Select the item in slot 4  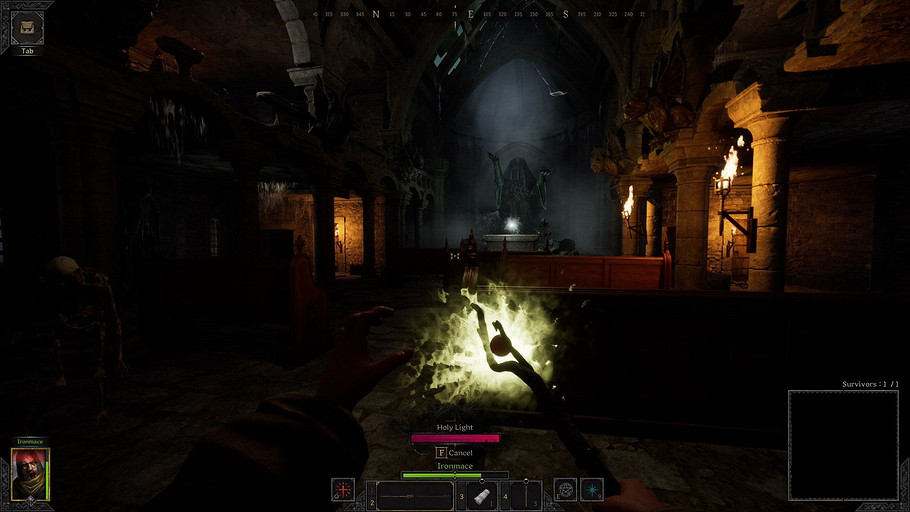[526, 496]
